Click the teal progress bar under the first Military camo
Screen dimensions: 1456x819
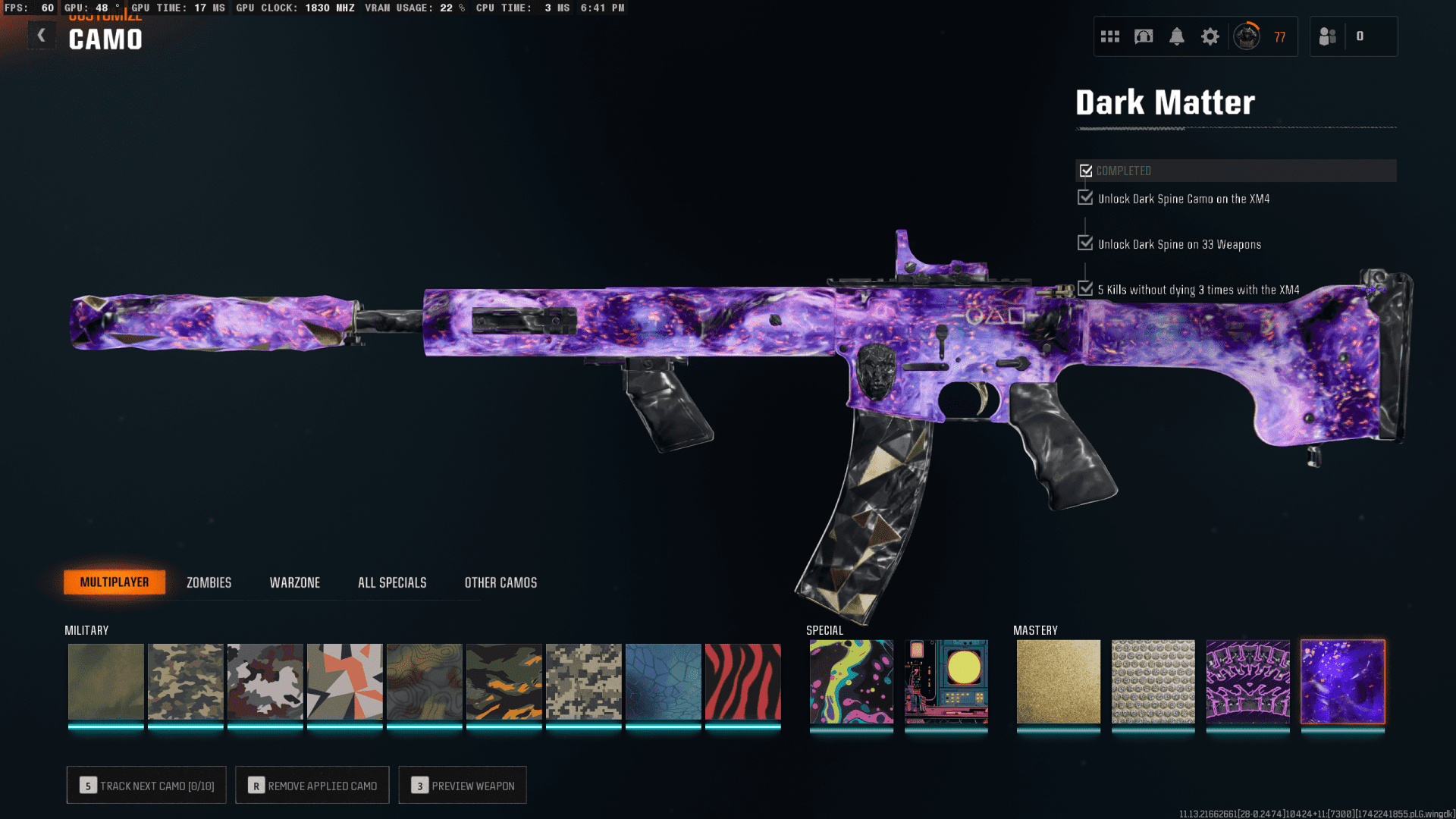pyautogui.click(x=105, y=726)
